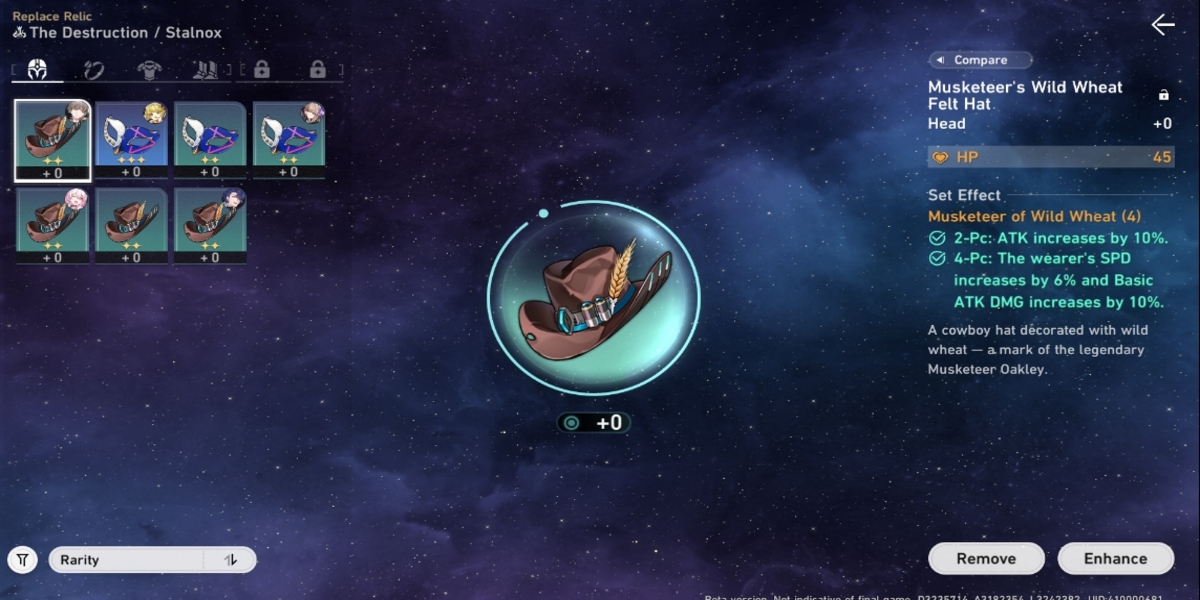Open the Compare panel
Image resolution: width=1200 pixels, height=600 pixels.
tap(980, 60)
